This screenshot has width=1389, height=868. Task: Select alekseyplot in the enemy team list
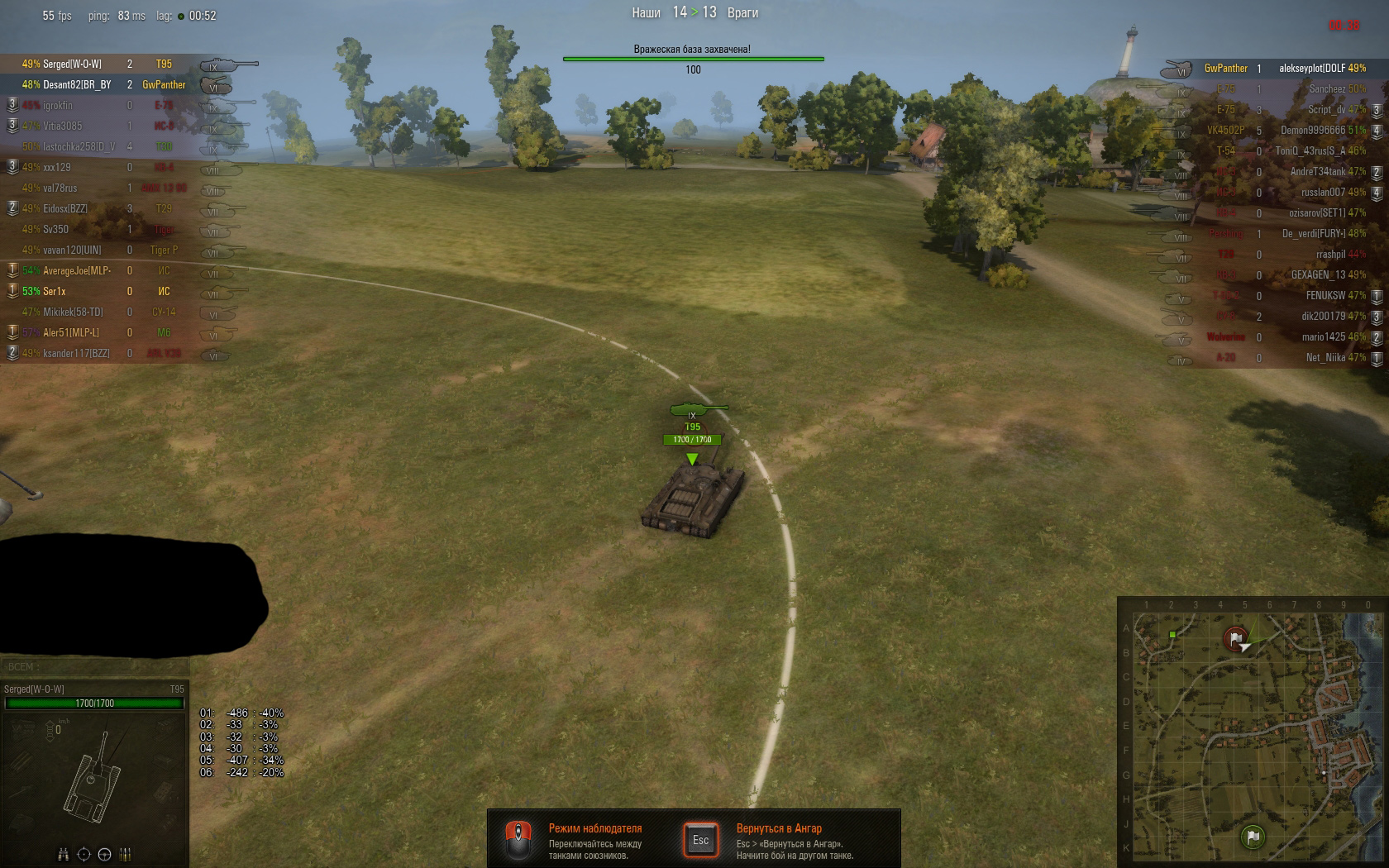tap(1311, 68)
